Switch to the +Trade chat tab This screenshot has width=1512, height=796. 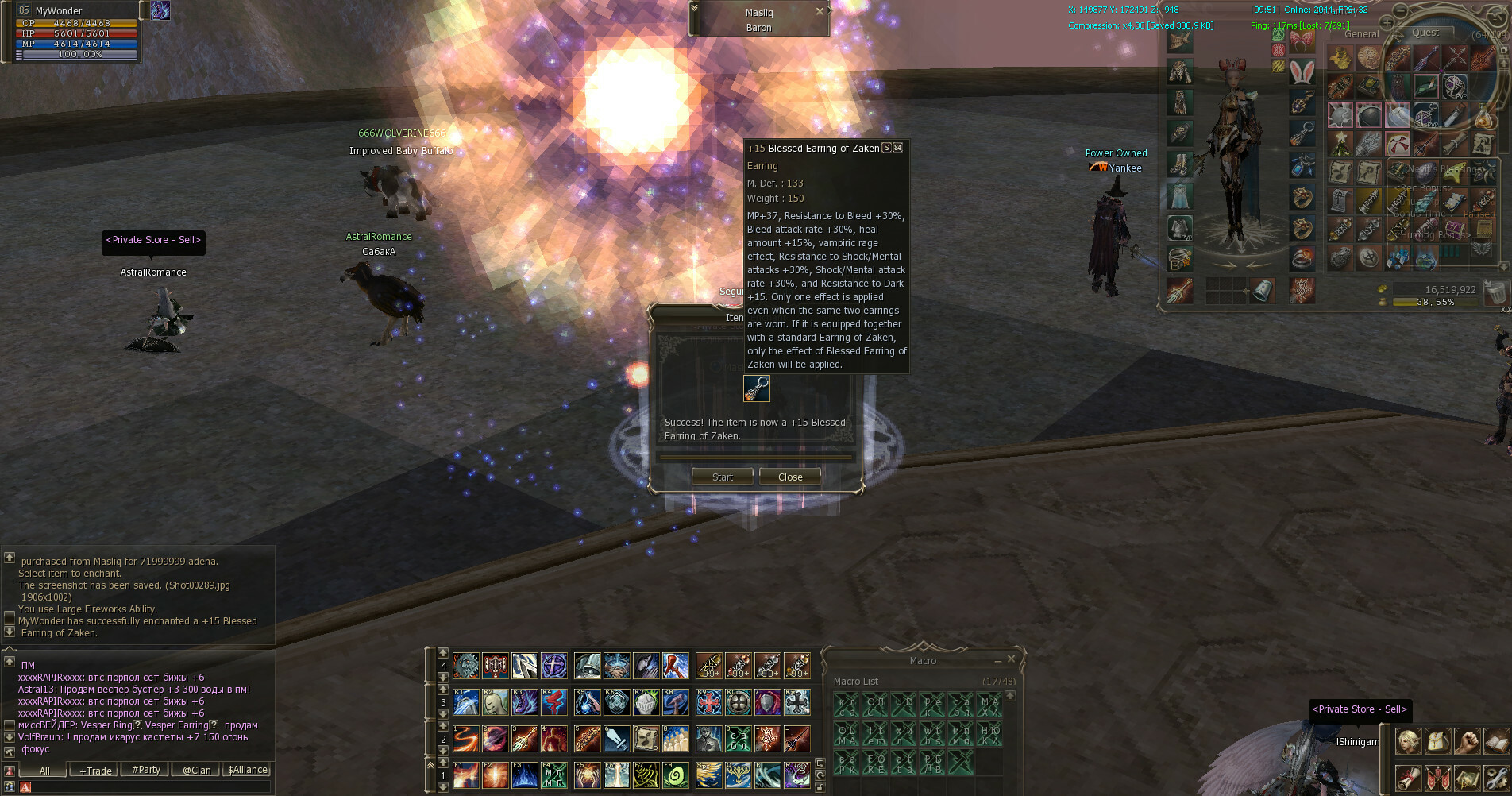pos(94,771)
